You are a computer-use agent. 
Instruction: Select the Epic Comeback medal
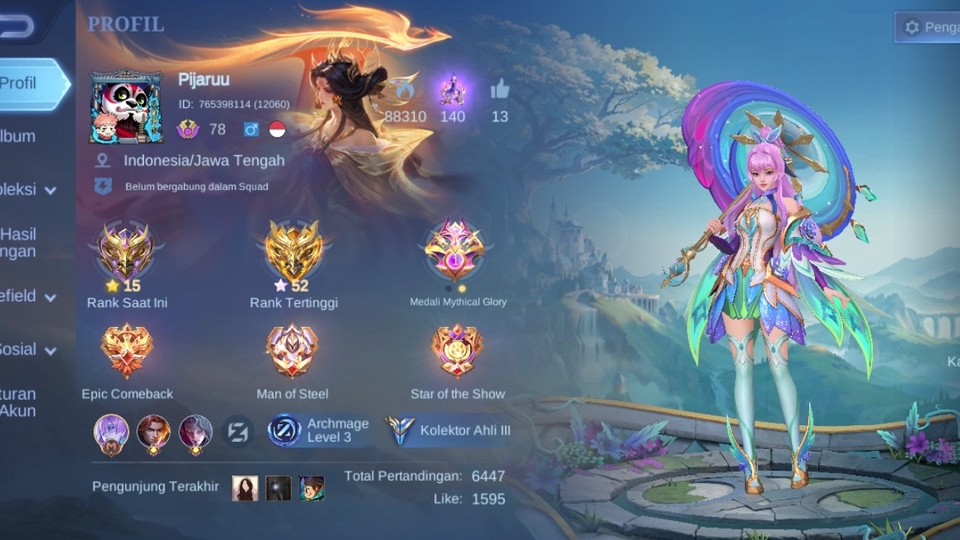click(127, 351)
